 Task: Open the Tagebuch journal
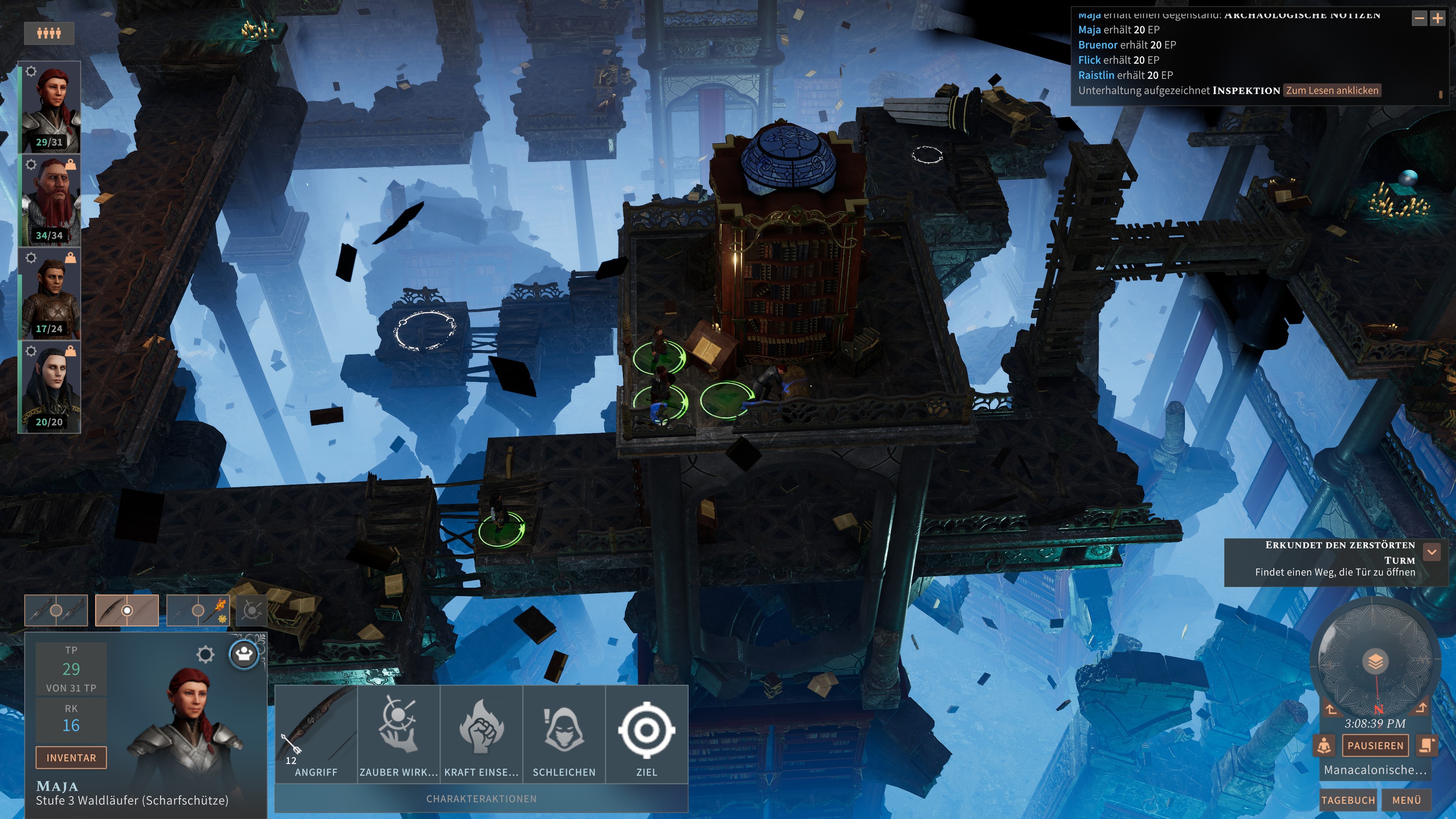pos(1348,800)
